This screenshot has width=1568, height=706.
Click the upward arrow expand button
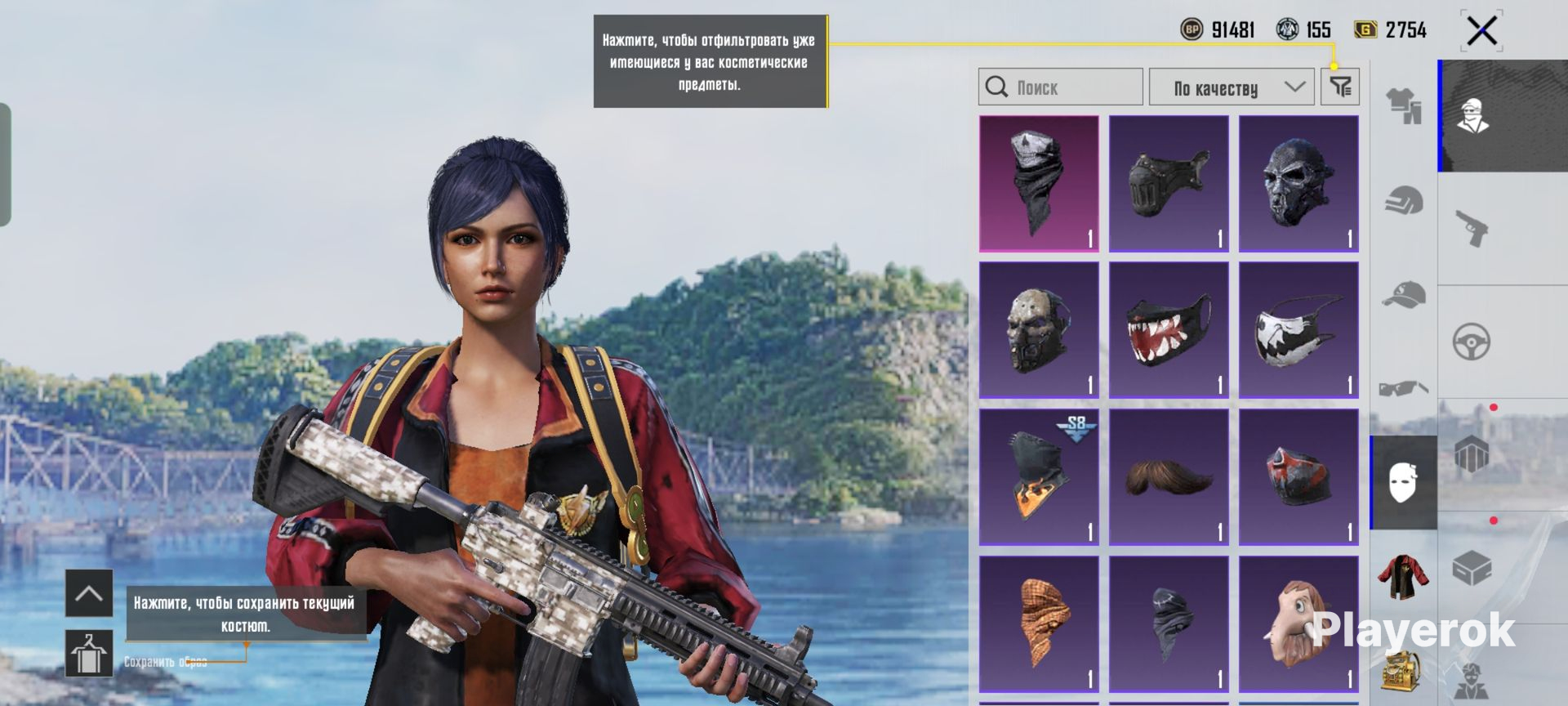pos(88,593)
